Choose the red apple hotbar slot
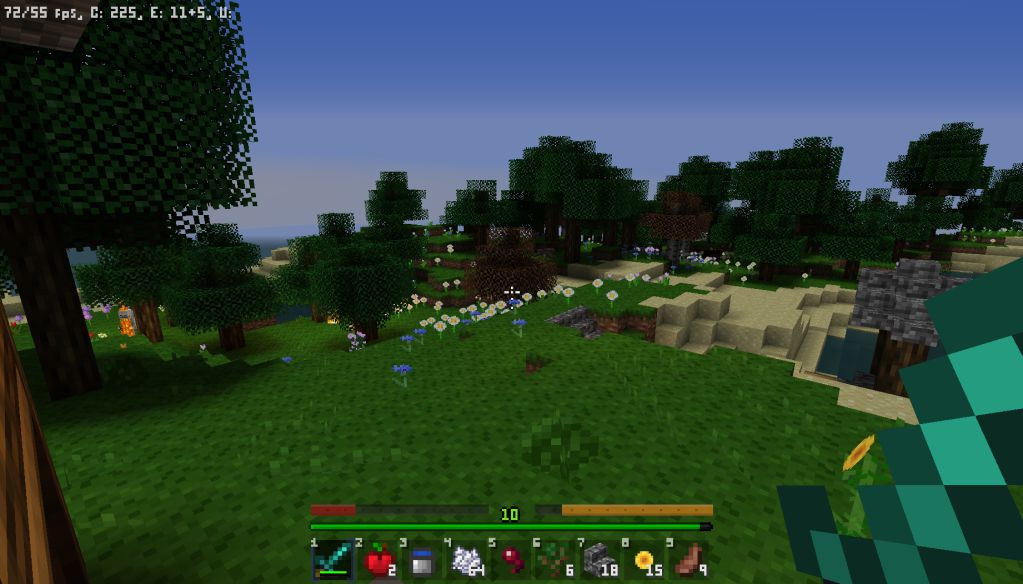 377,560
